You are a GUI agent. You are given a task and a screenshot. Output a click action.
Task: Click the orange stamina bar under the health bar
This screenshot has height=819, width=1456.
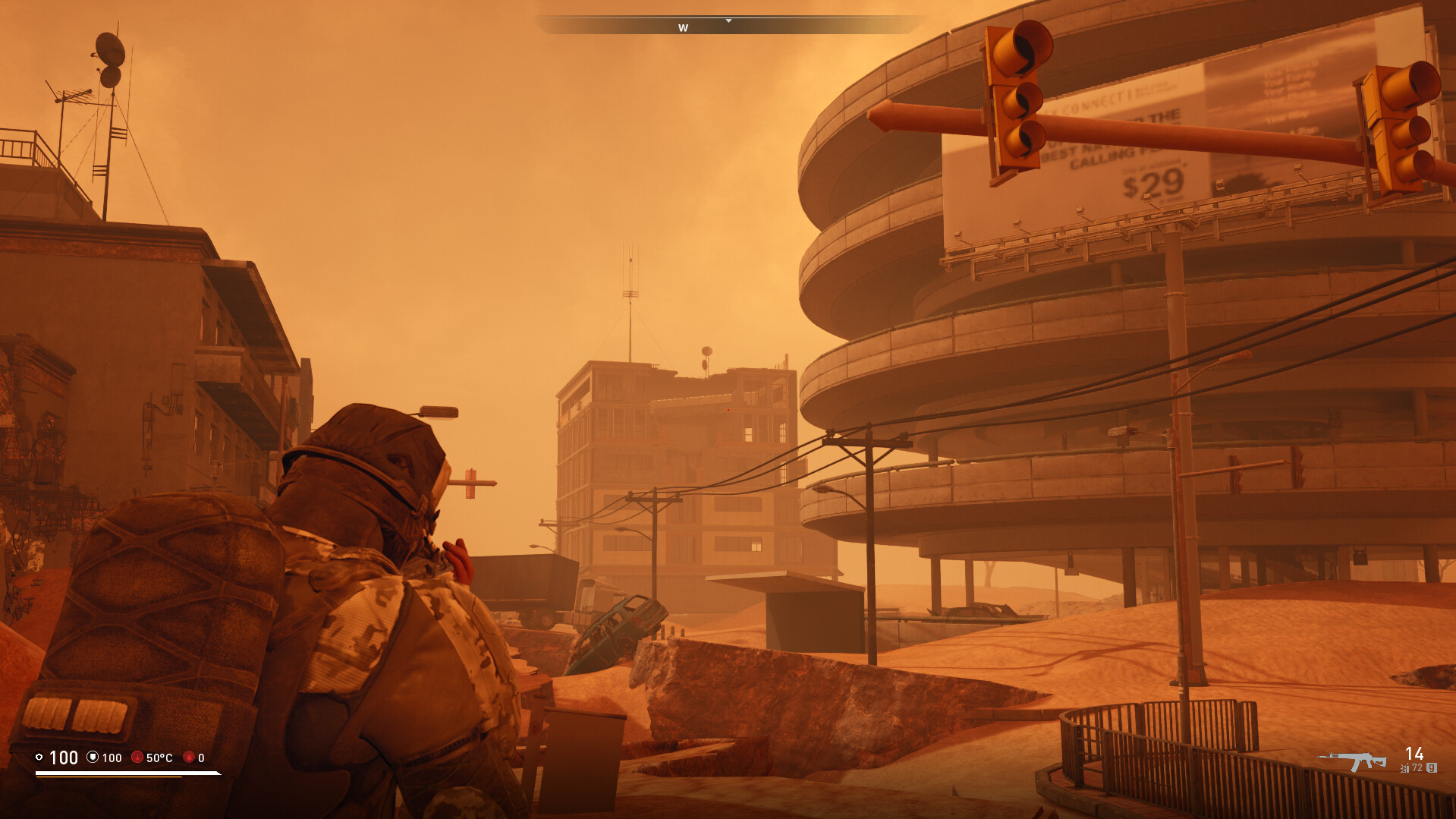coord(114,777)
